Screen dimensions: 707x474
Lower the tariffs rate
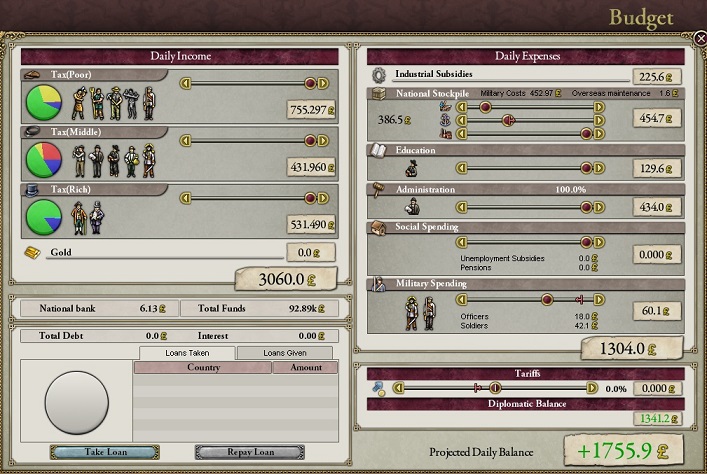398,388
